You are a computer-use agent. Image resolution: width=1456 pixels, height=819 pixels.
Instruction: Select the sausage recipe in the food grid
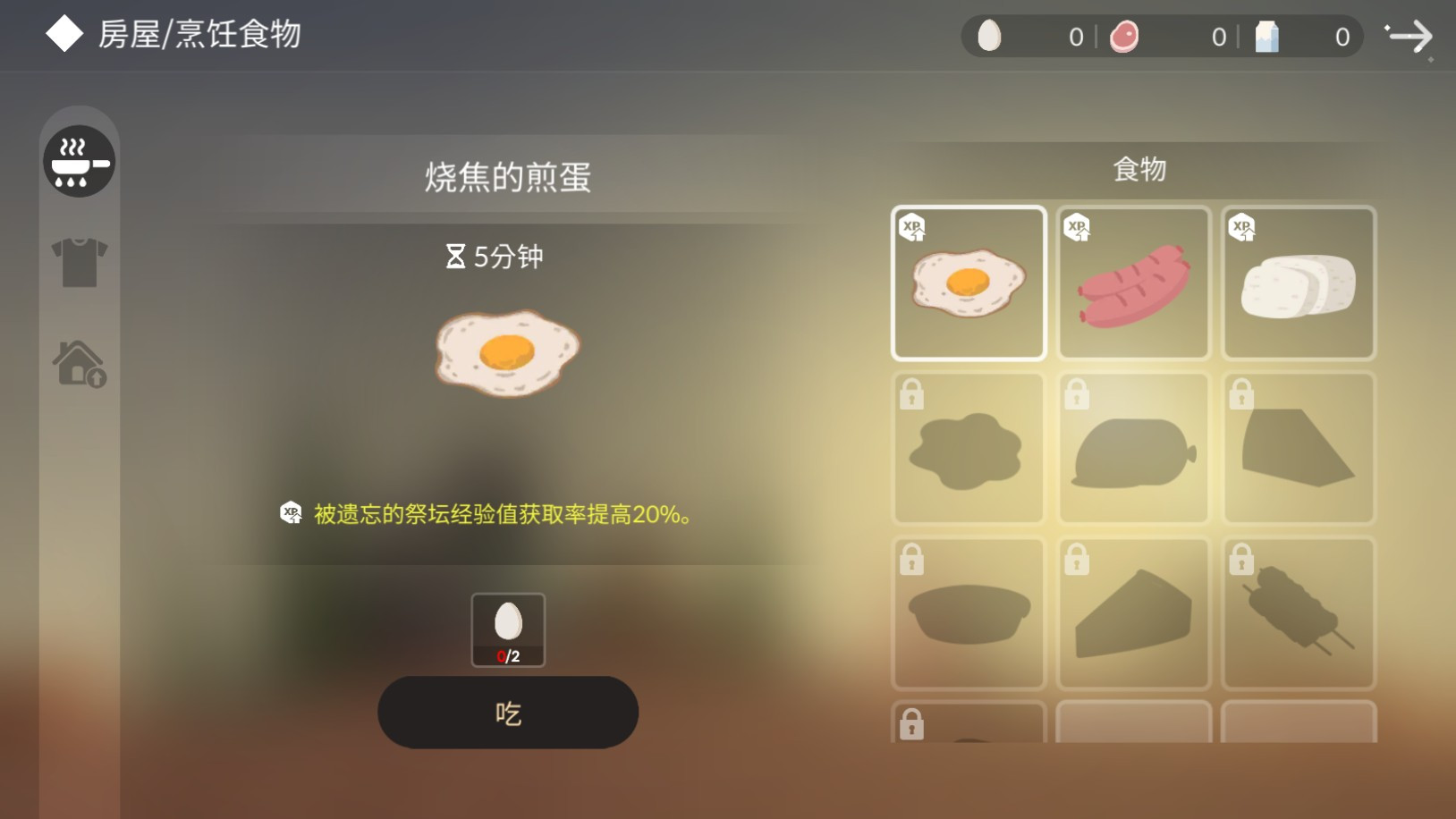pos(1132,283)
